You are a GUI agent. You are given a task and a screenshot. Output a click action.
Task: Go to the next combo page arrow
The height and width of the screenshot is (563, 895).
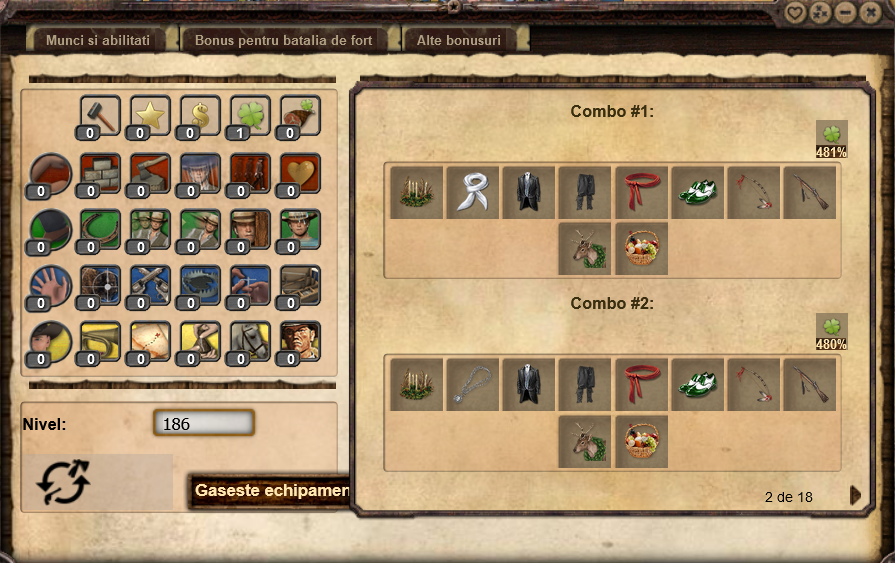pos(855,496)
